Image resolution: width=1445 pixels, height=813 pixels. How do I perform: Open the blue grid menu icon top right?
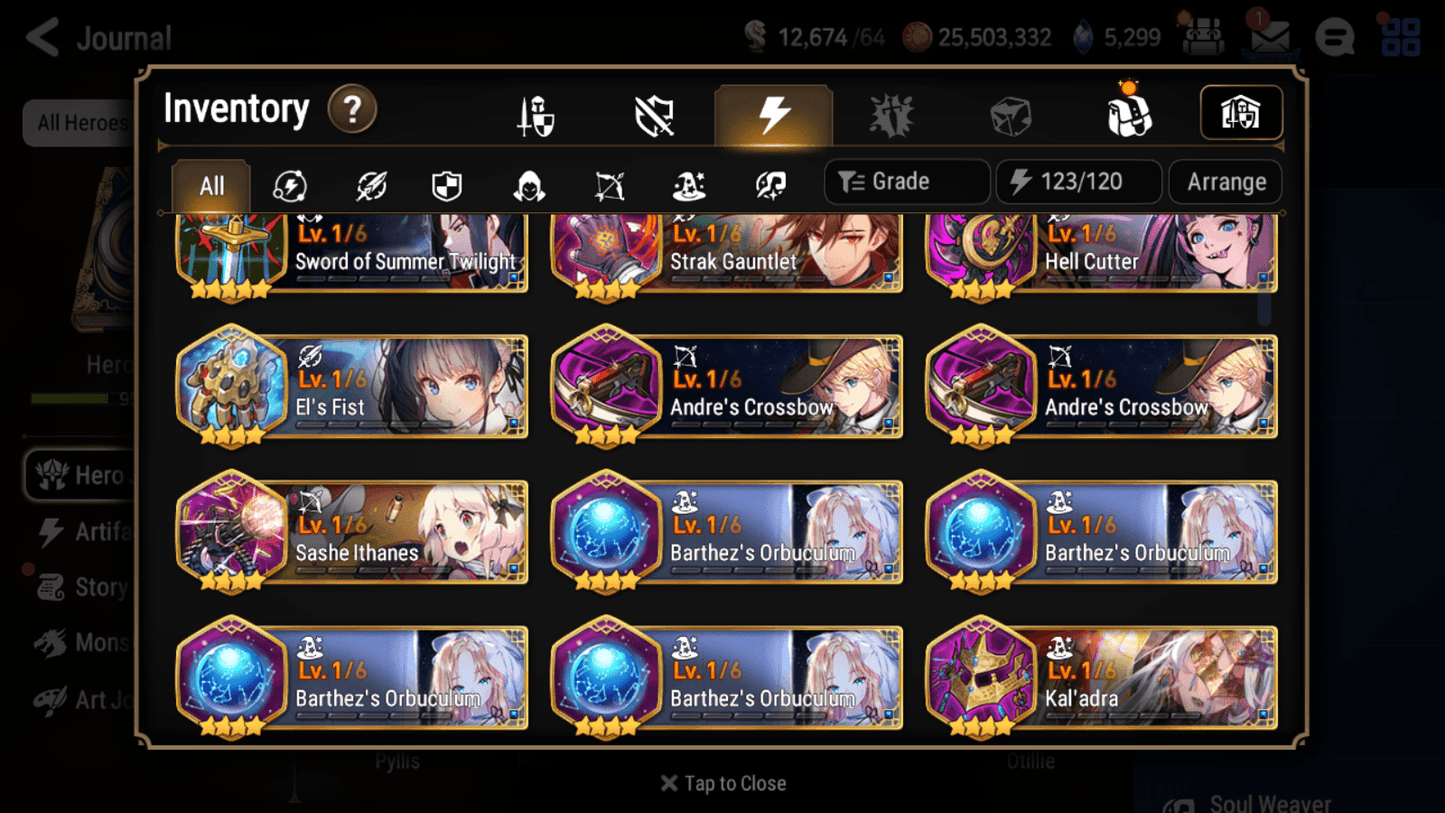1399,37
